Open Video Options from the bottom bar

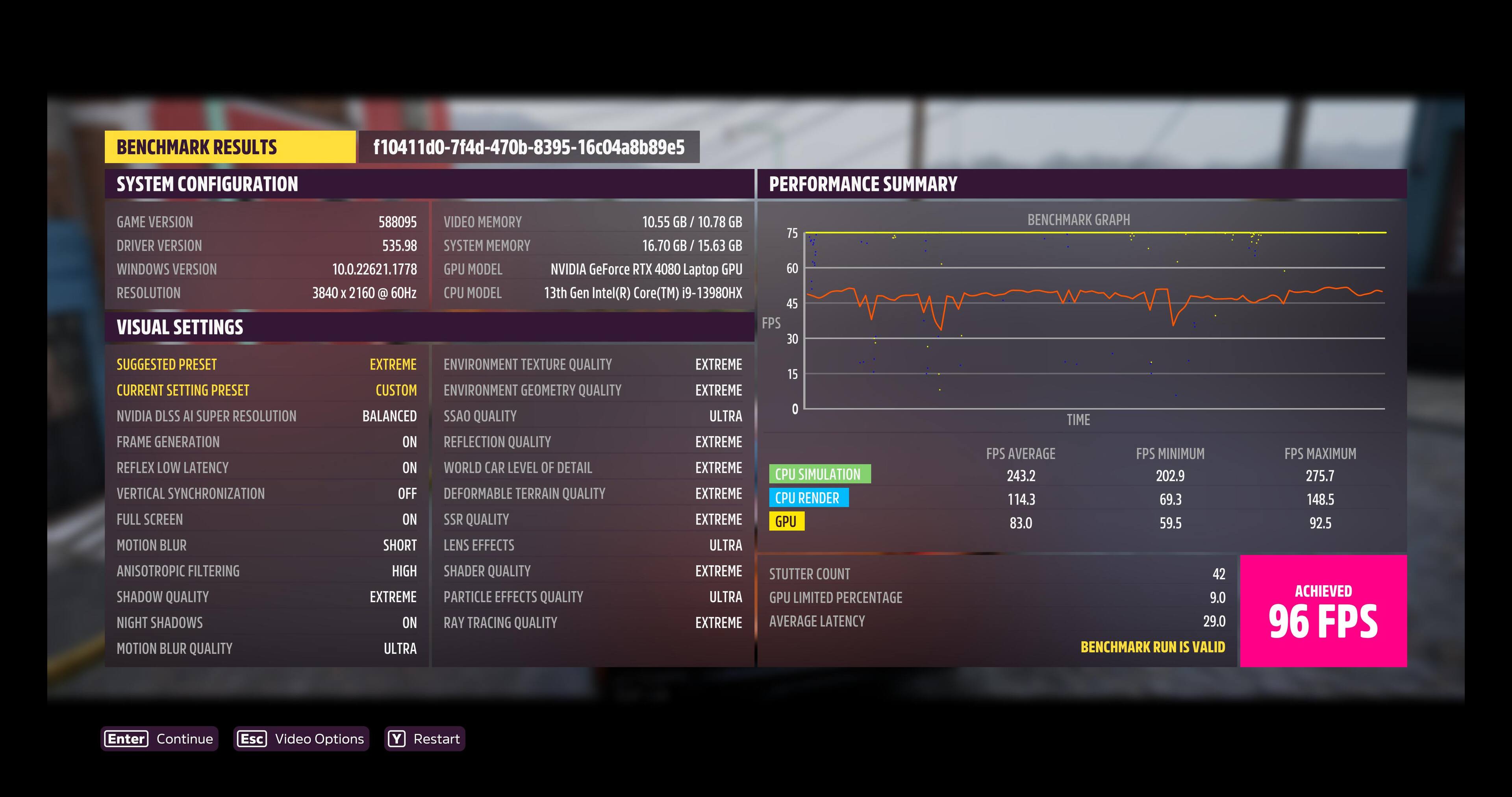pyautogui.click(x=301, y=738)
